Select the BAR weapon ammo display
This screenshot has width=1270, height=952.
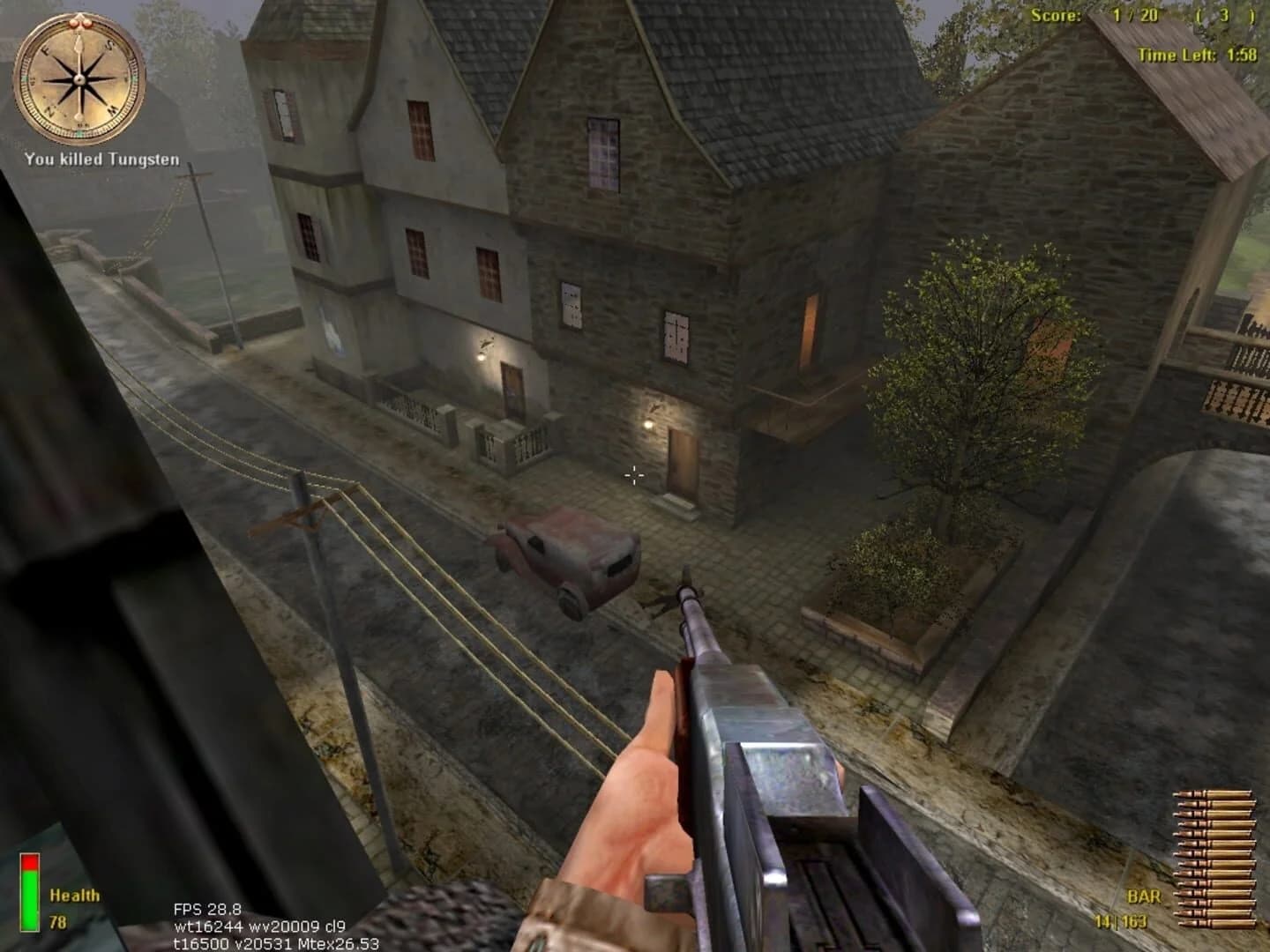coord(1145,896)
